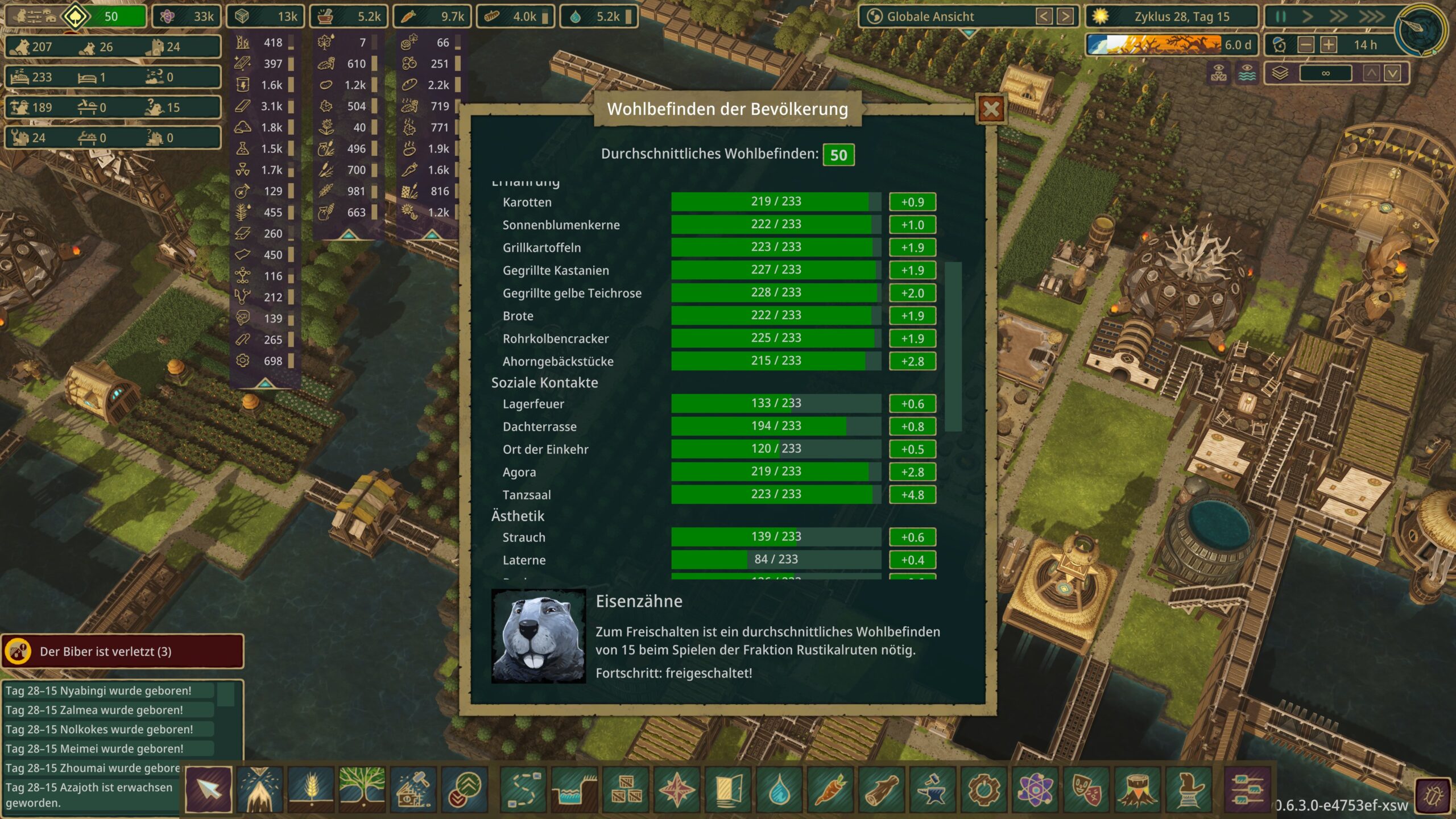The height and width of the screenshot is (819, 1456).
Task: Collapse the resource list with teal arrow
Action: pyautogui.click(x=265, y=384)
